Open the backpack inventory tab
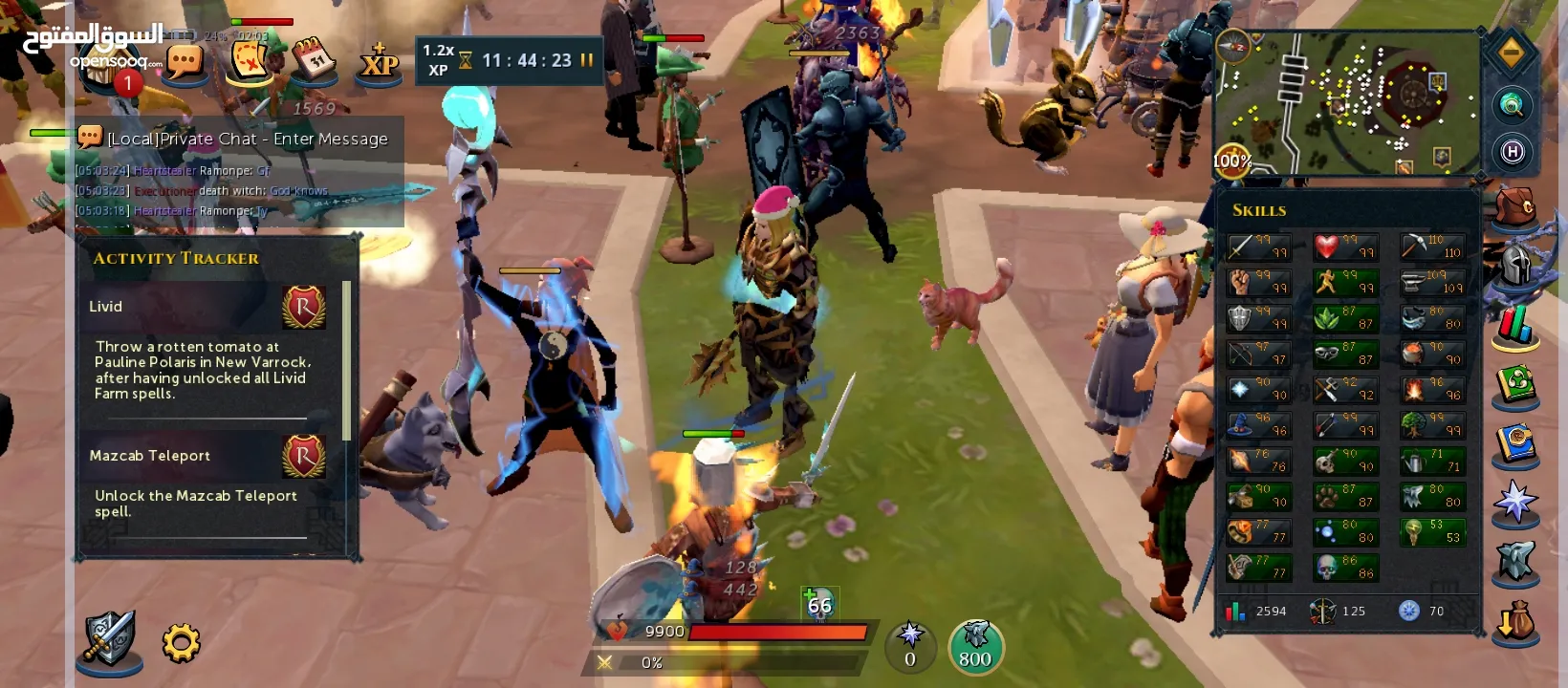 [1515, 207]
